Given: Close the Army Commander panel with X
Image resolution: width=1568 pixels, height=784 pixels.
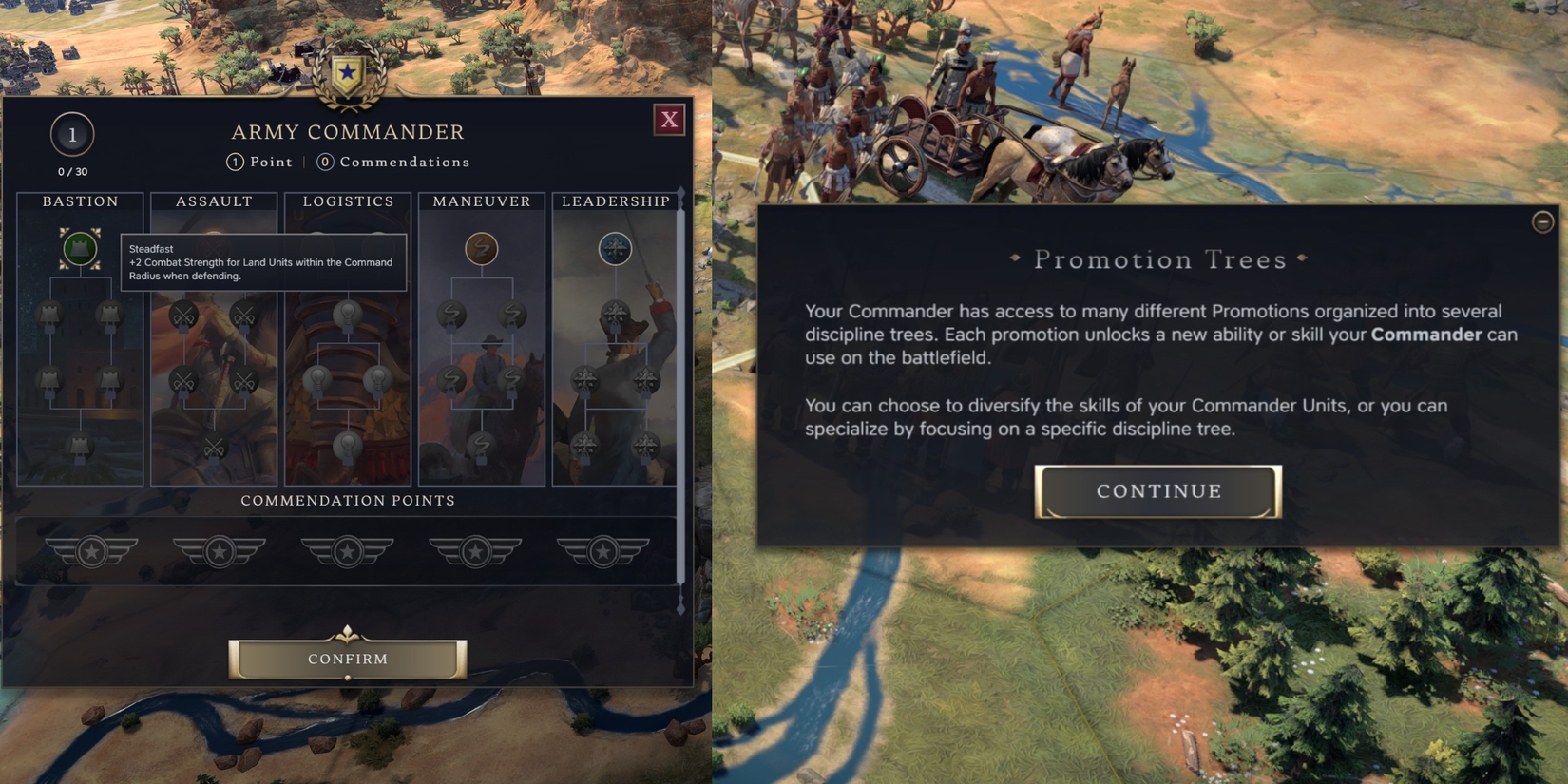Looking at the screenshot, I should click(669, 120).
